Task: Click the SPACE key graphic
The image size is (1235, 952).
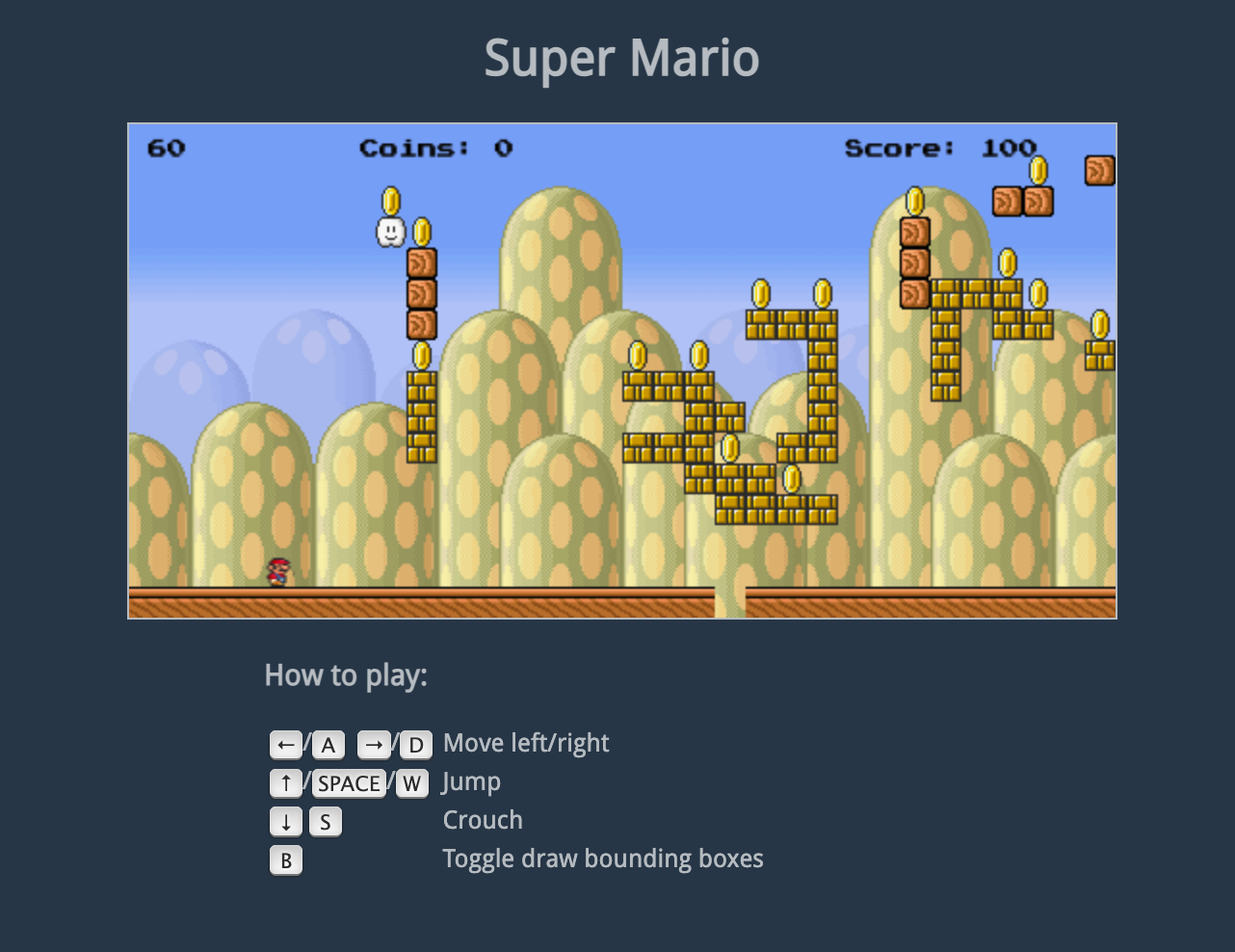Action: tap(348, 782)
